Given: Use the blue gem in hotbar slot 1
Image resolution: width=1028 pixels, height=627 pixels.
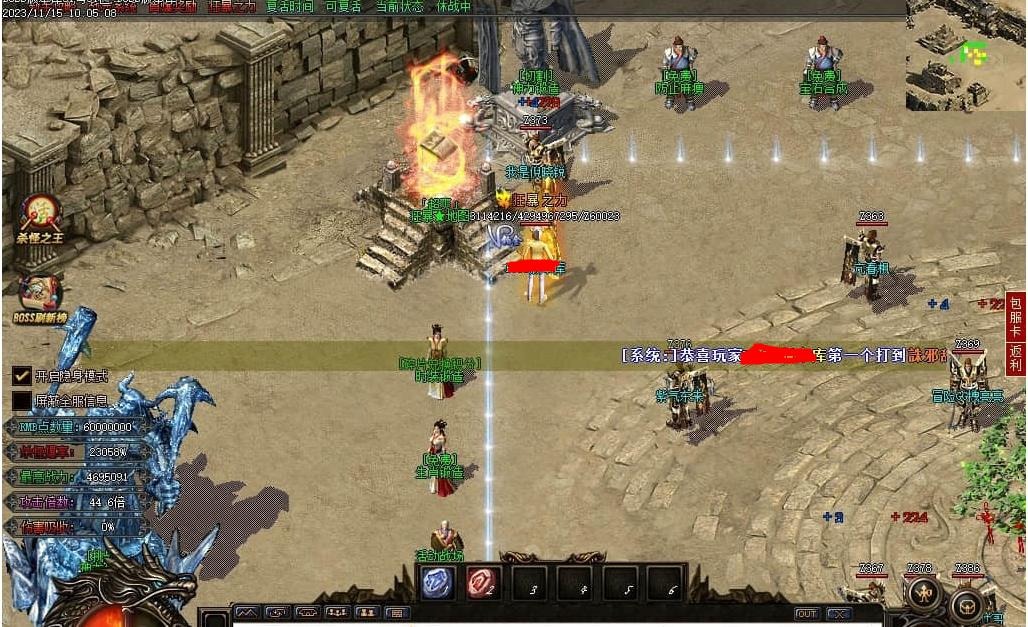Looking at the screenshot, I should click(x=438, y=583).
